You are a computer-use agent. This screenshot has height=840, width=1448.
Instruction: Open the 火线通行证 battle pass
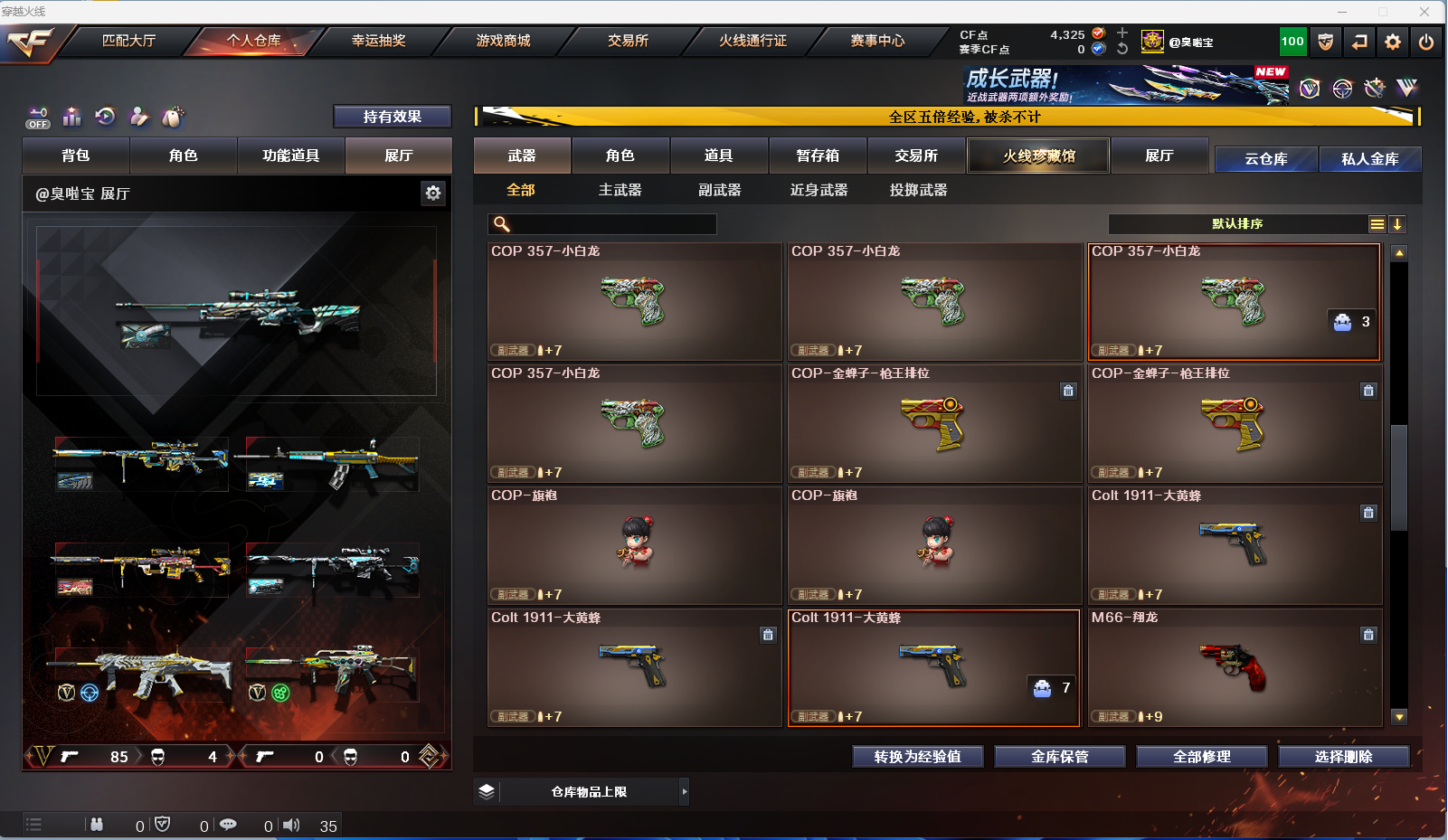(752, 41)
